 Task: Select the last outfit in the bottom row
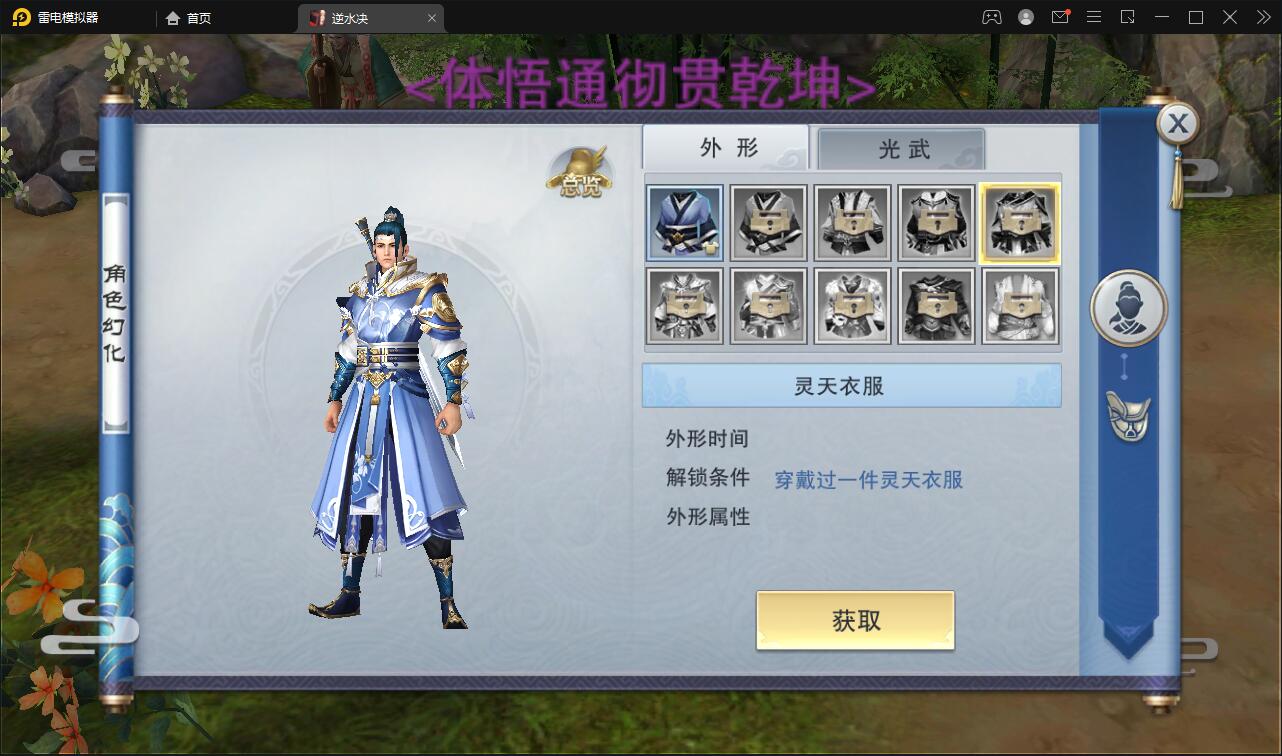(1020, 304)
